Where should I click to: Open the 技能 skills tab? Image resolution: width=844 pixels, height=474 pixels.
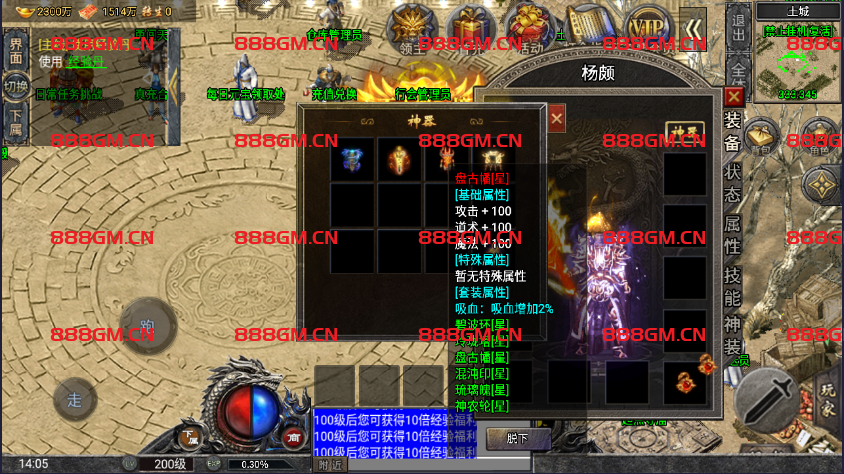[733, 285]
